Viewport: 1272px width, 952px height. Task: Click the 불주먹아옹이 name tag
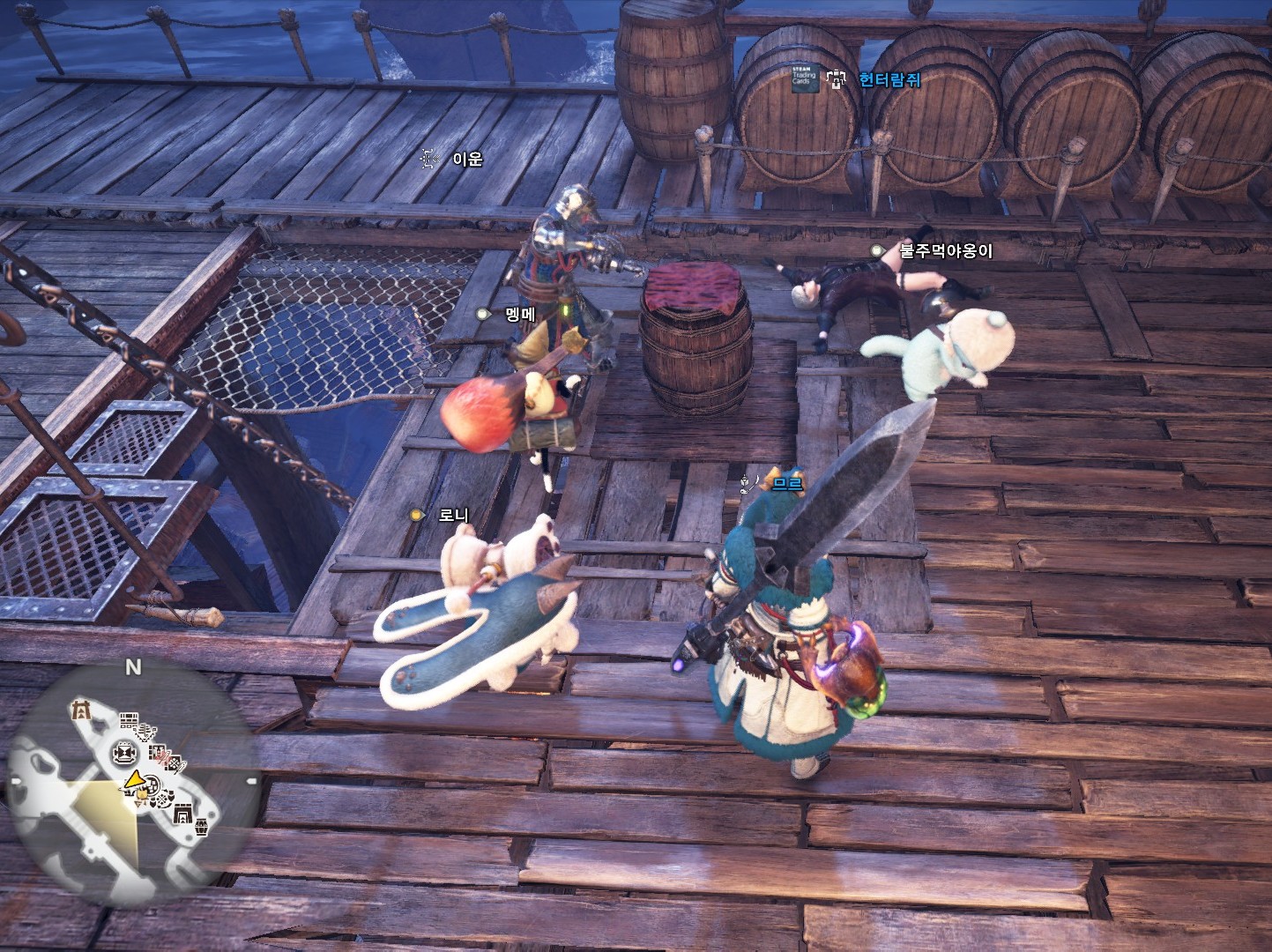[945, 251]
